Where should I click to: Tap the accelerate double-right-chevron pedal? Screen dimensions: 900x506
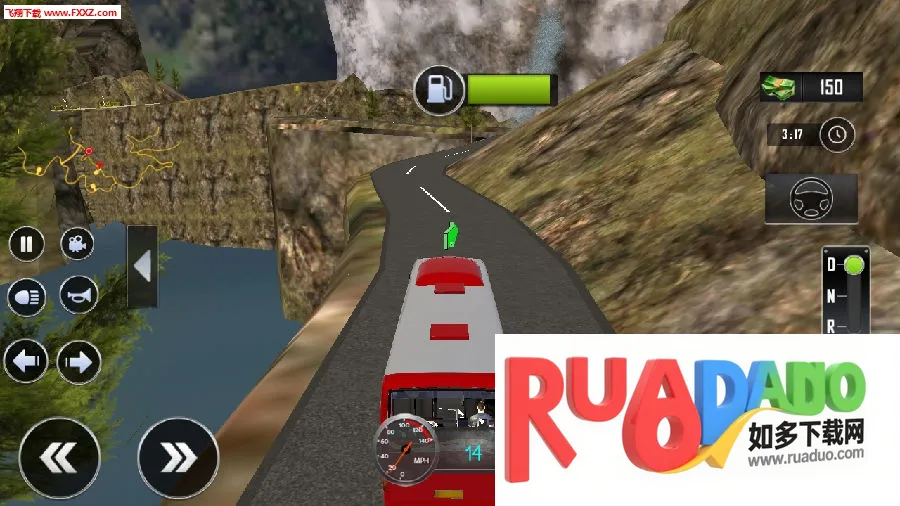(178, 458)
